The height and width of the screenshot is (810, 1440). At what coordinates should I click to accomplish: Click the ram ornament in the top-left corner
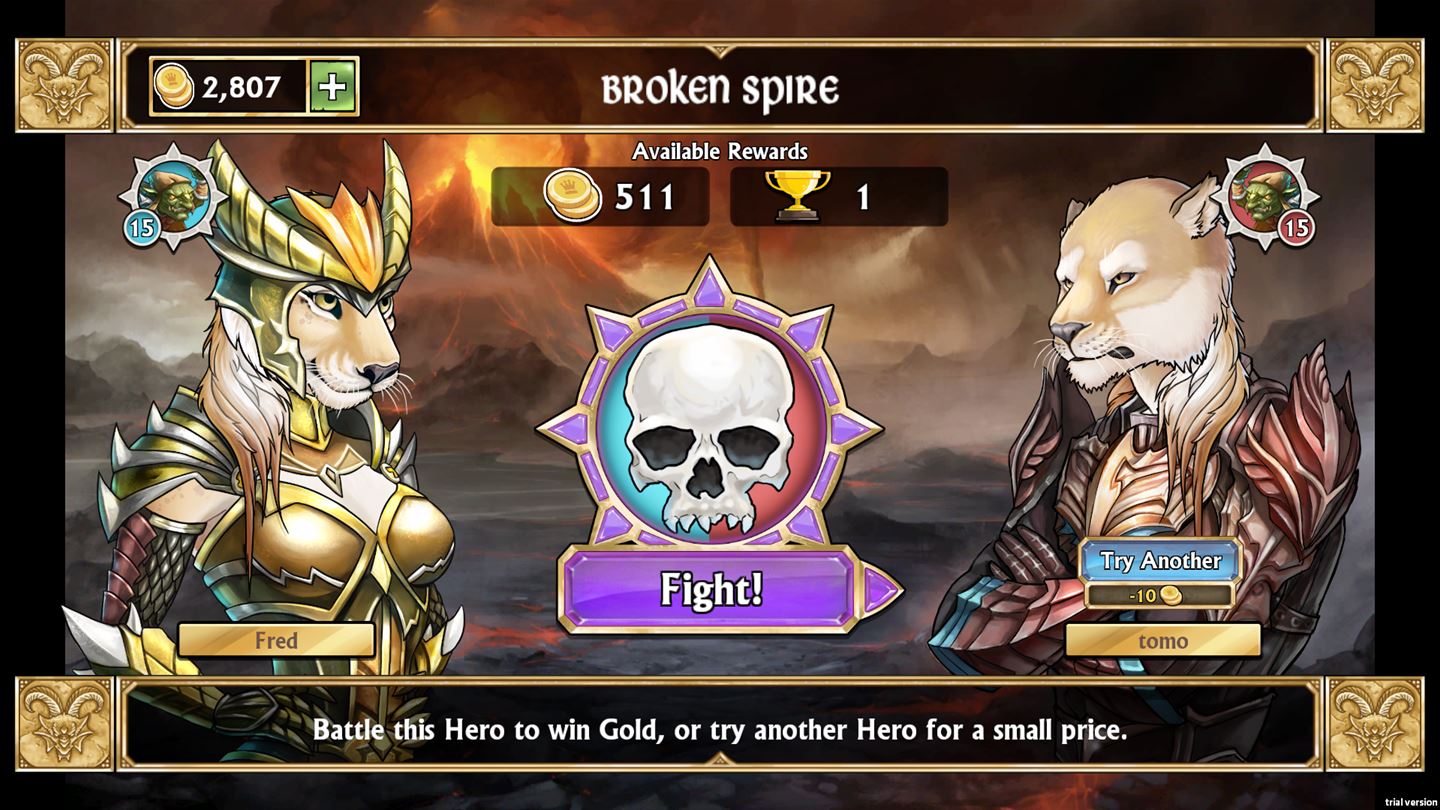pyautogui.click(x=63, y=82)
